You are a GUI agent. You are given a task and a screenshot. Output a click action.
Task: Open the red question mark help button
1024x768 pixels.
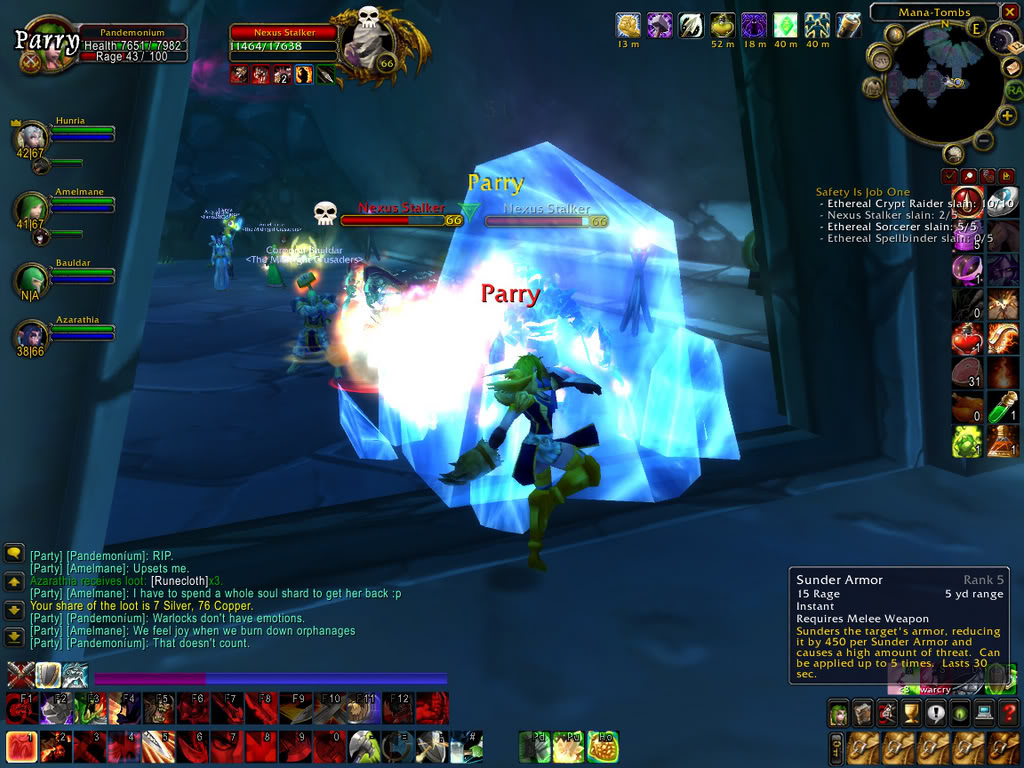pyautogui.click(x=1009, y=713)
